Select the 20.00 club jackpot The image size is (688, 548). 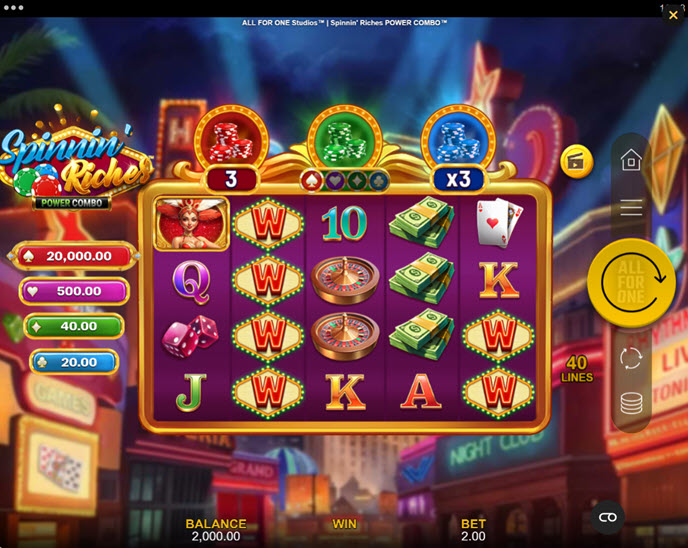[x=74, y=362]
